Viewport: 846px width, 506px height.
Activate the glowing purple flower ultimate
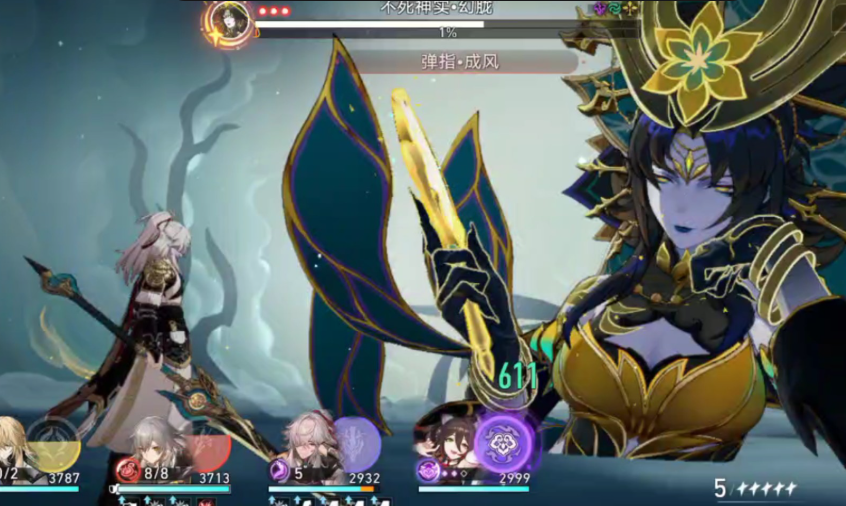pyautogui.click(x=504, y=442)
